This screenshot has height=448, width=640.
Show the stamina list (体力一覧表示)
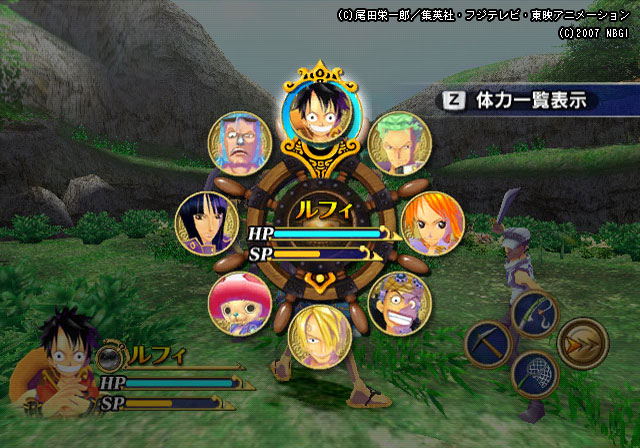518,101
